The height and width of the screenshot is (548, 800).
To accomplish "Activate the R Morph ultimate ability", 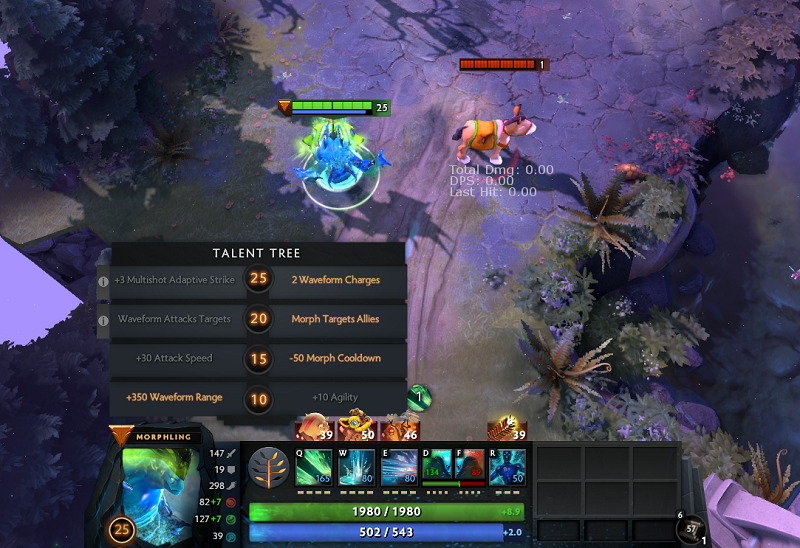I will point(508,468).
